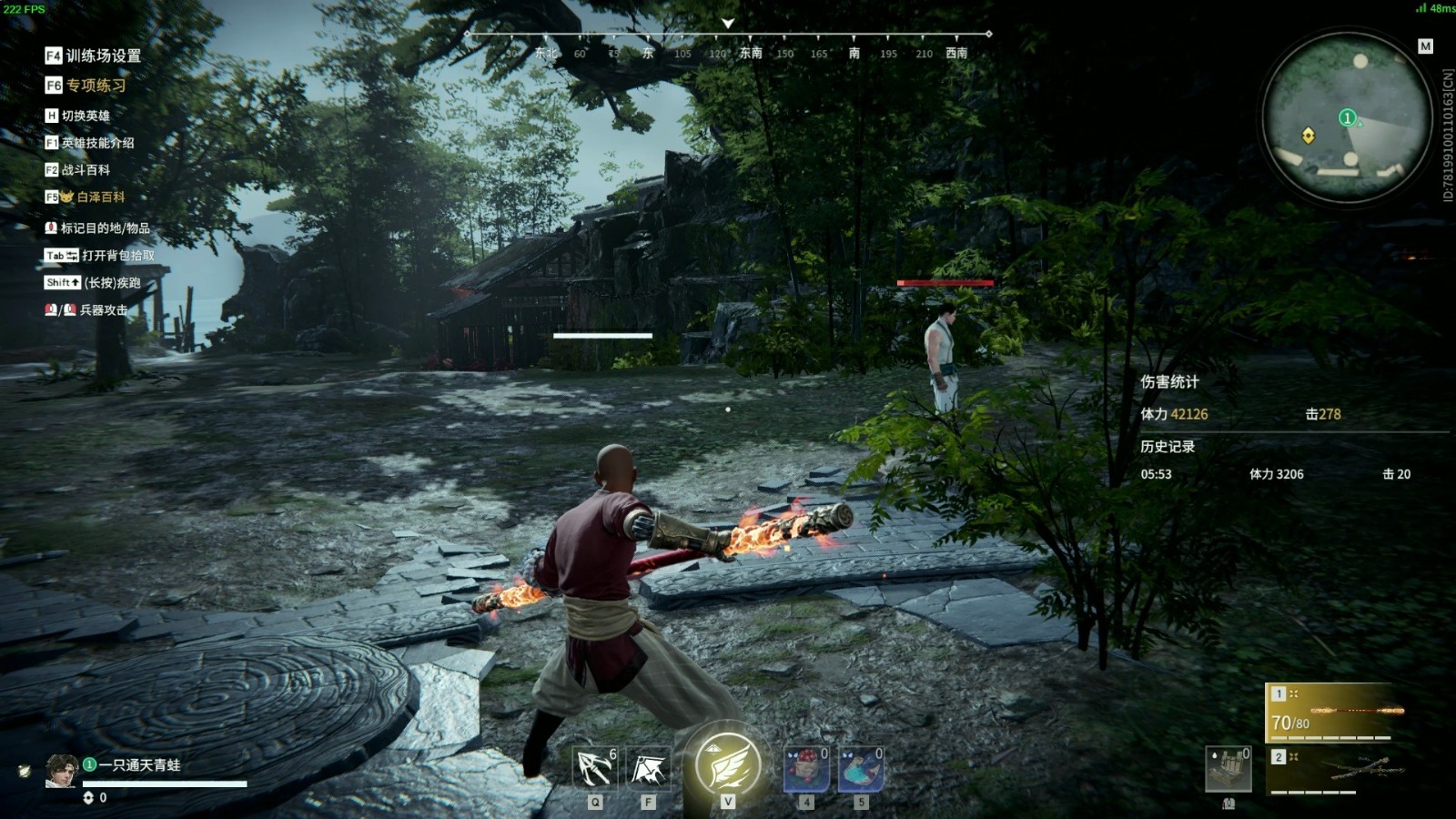This screenshot has width=1456, height=819.
Task: Open the 战斗百科 combat encyclopedia
Action: click(78, 170)
